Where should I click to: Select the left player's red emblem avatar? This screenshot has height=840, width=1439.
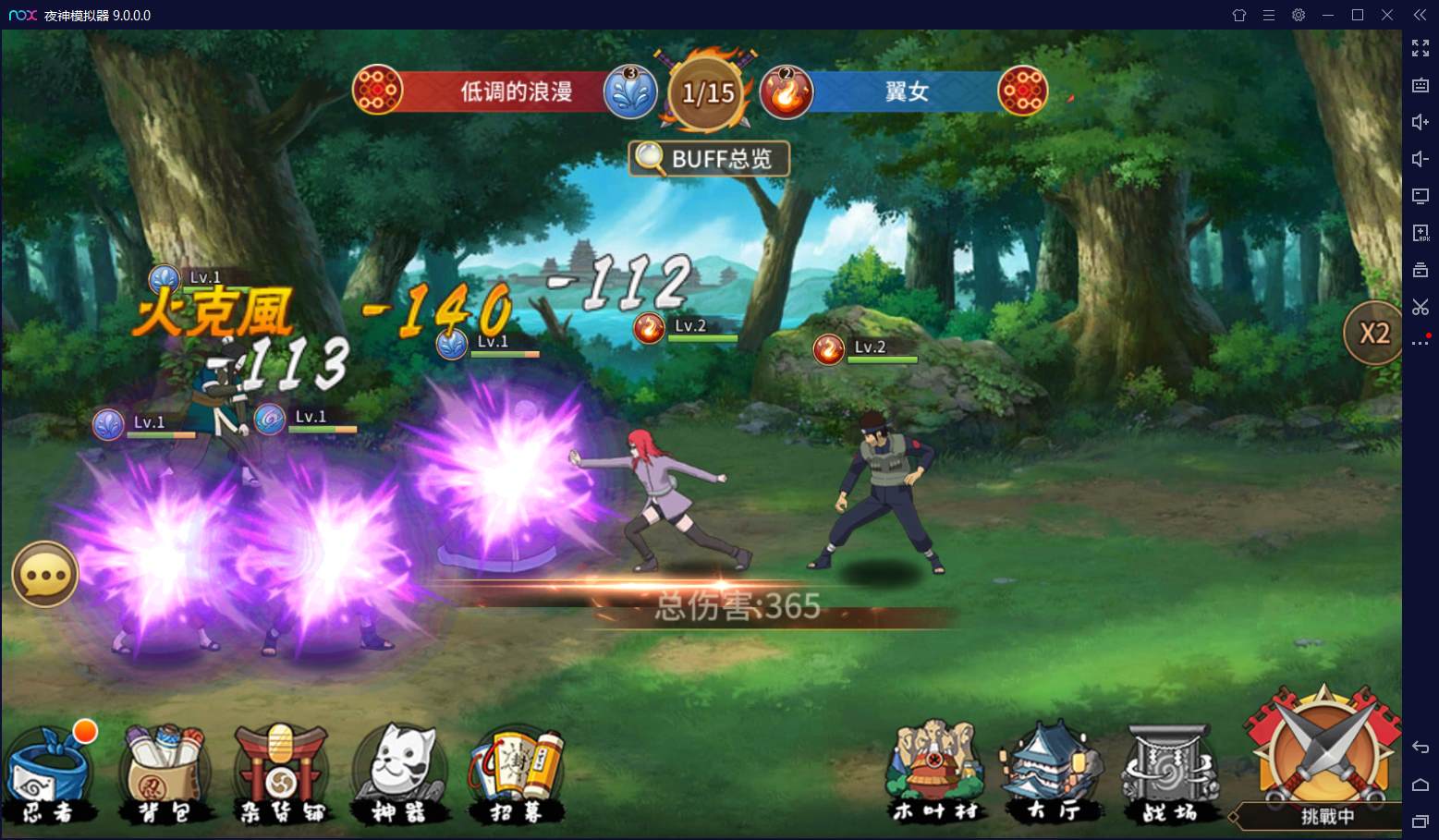tap(377, 91)
